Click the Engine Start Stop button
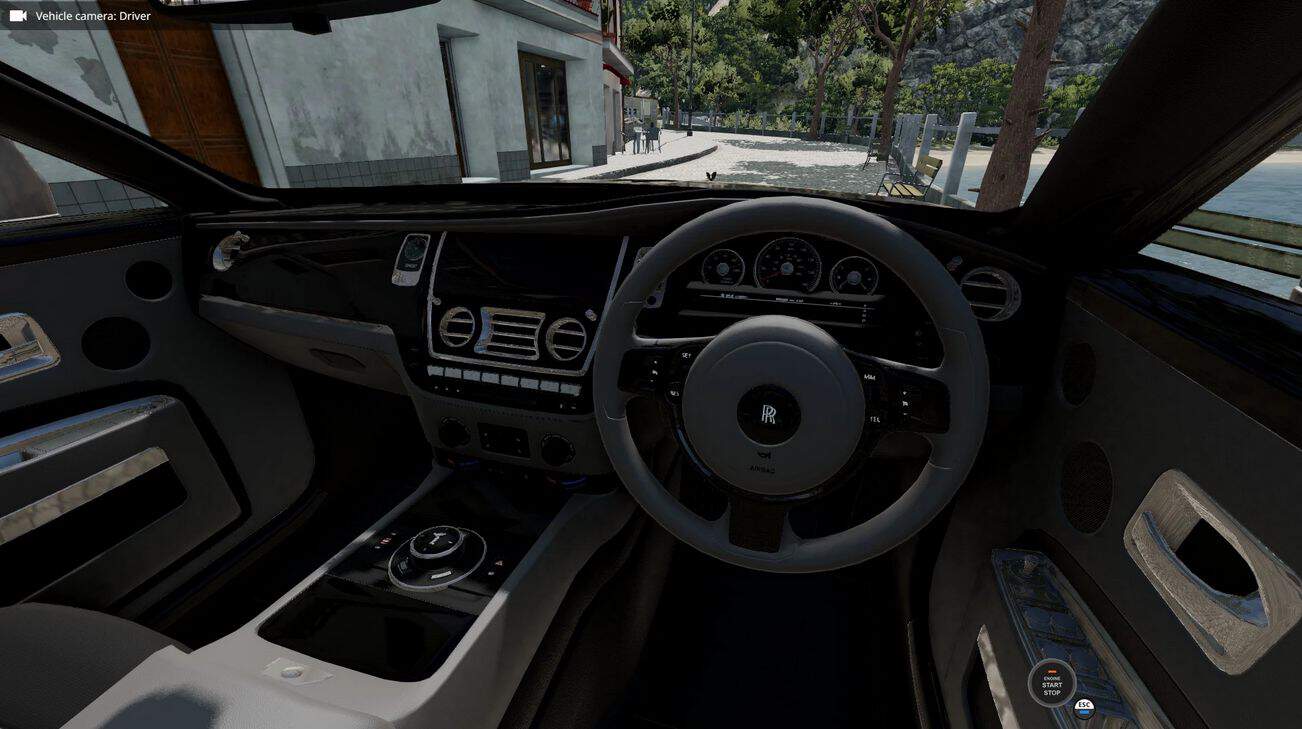This screenshot has height=729, width=1302. pos(1051,684)
